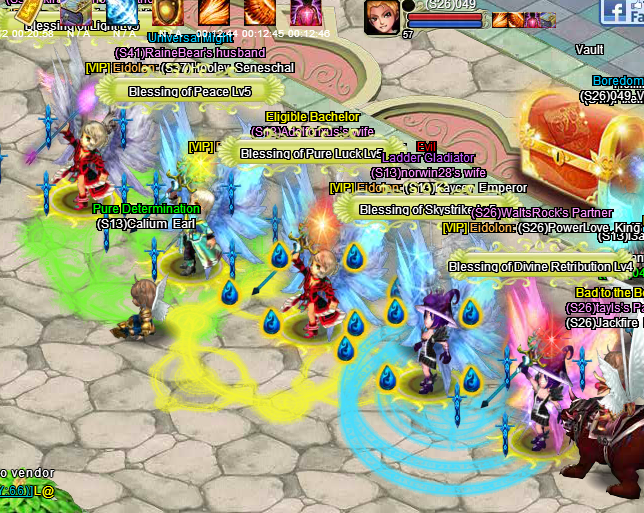The width and height of the screenshot is (644, 513).
Task: Open the Facebook share button
Action: (614, 11)
